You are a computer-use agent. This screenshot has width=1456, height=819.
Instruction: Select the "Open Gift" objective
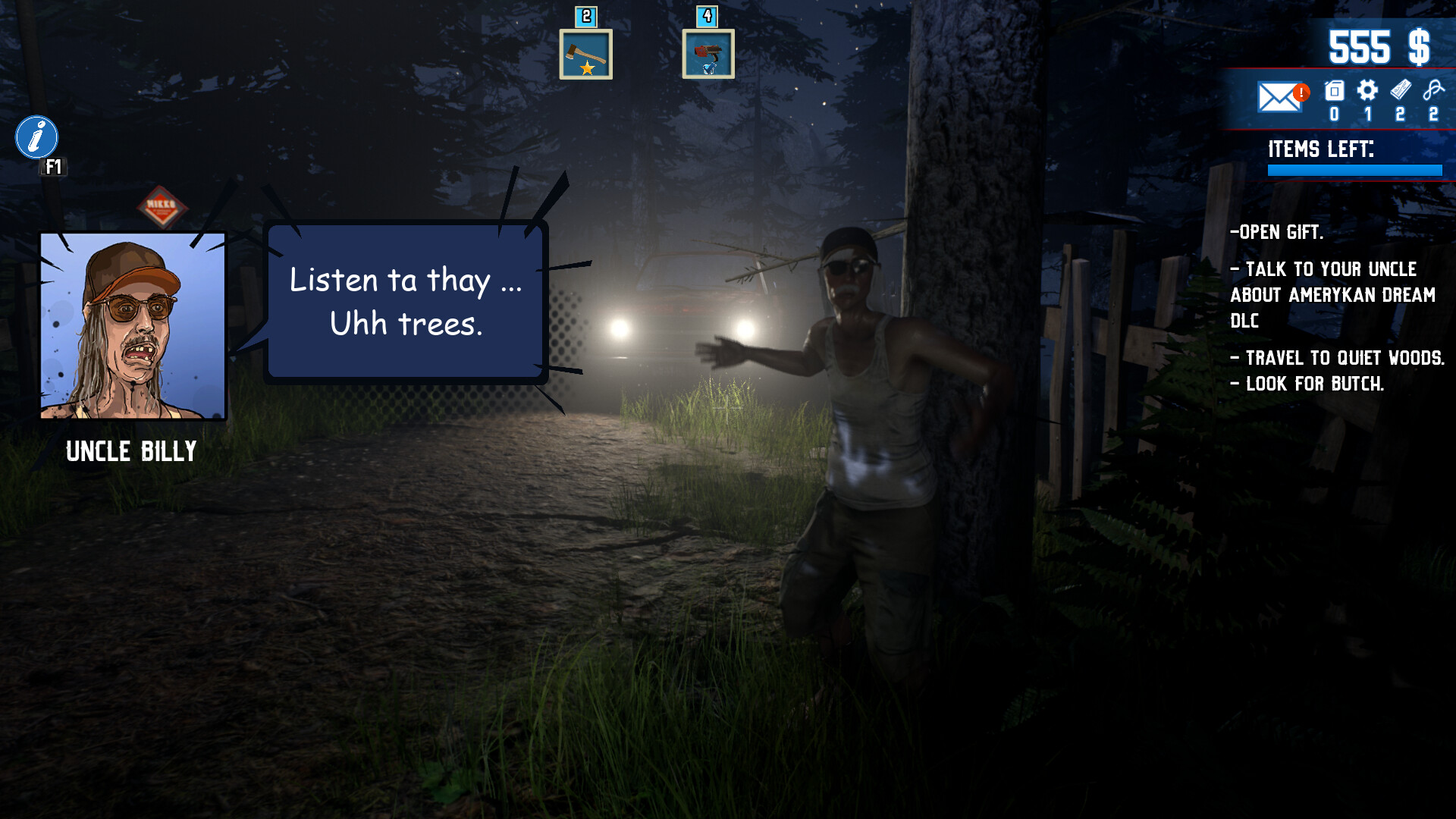click(1277, 232)
